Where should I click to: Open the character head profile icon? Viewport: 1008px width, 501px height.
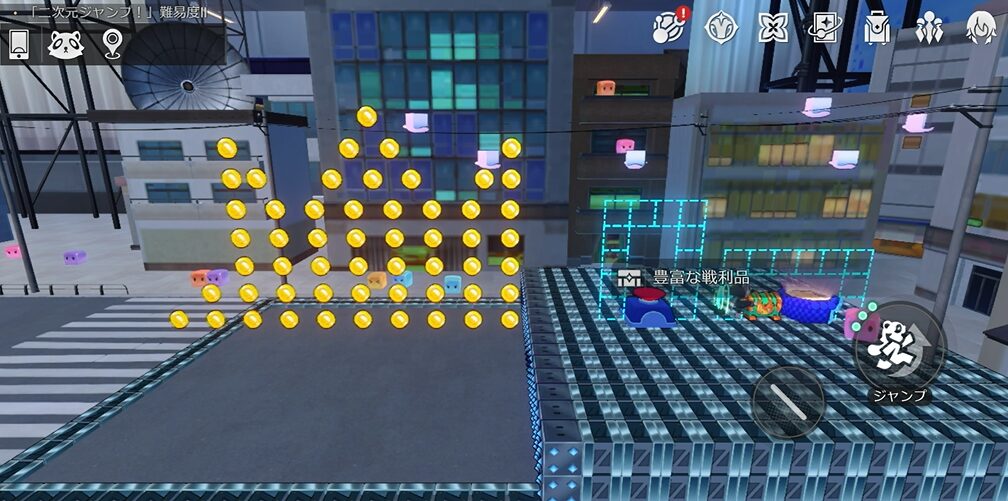(x=981, y=27)
